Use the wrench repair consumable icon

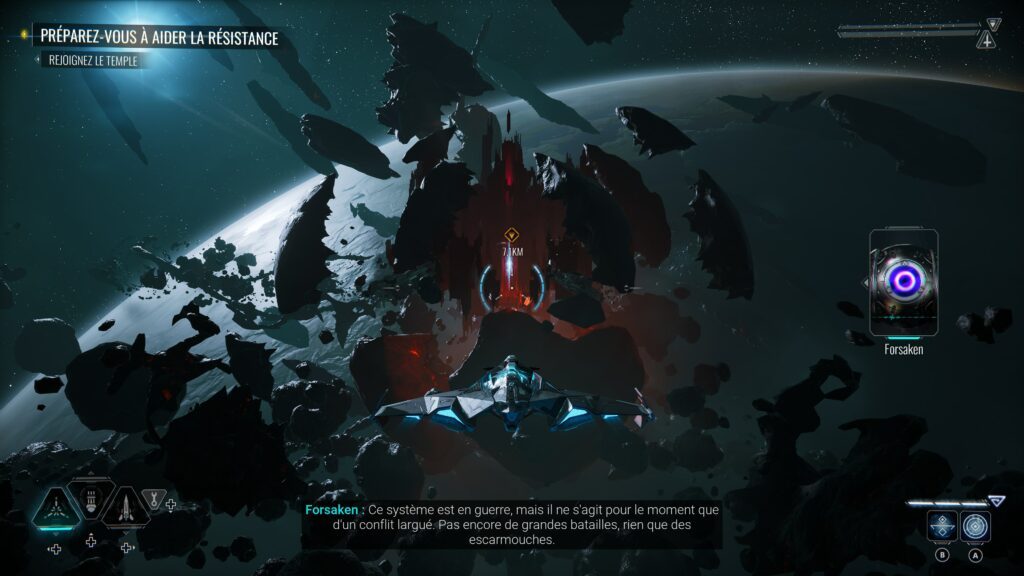153,499
